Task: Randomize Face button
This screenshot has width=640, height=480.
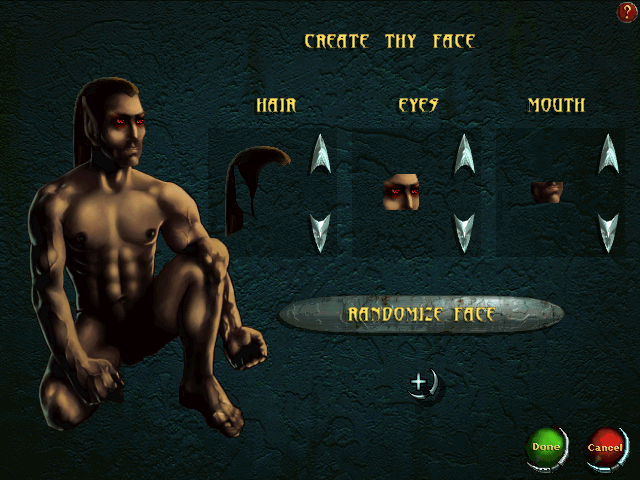Action: (x=421, y=314)
